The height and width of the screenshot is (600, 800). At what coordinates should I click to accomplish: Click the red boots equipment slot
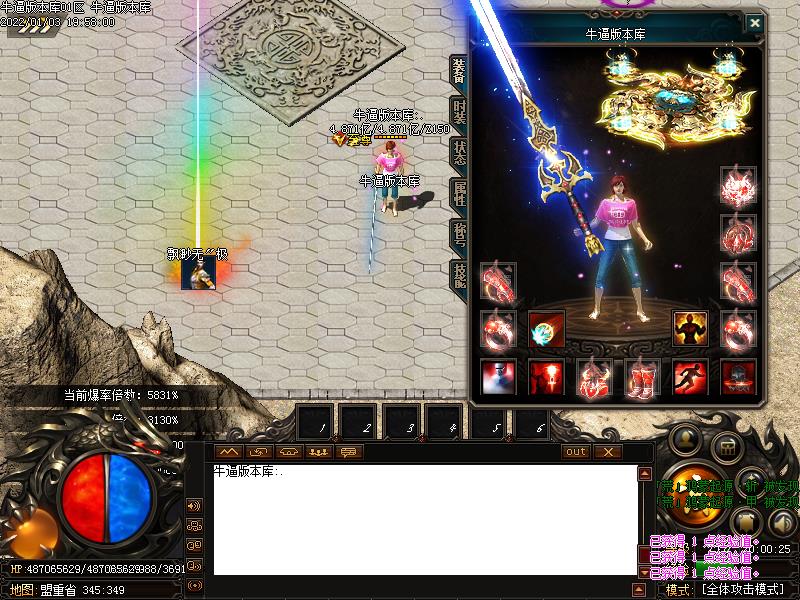[x=641, y=378]
